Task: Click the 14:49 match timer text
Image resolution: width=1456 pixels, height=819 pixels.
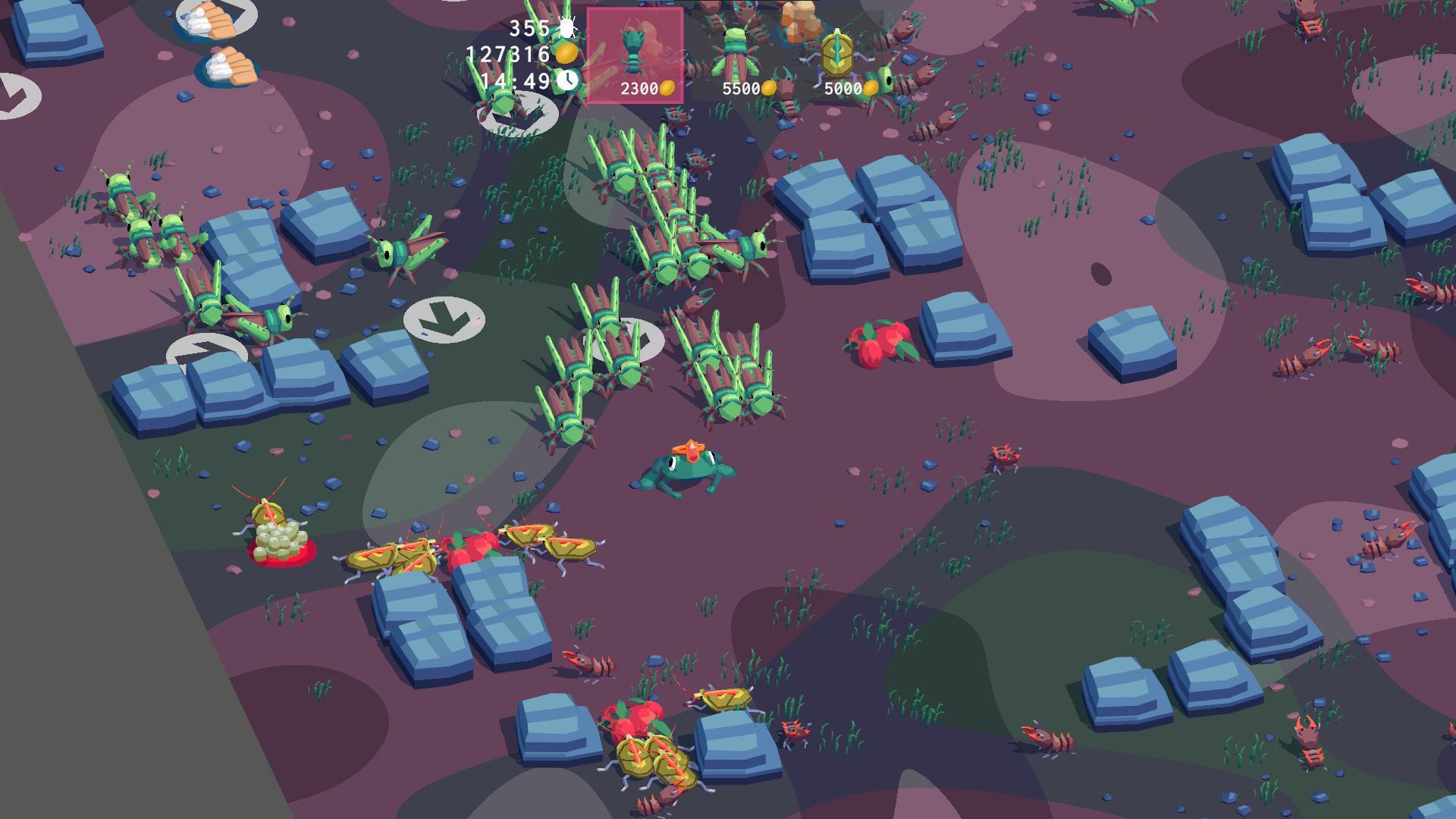Action: [x=513, y=79]
